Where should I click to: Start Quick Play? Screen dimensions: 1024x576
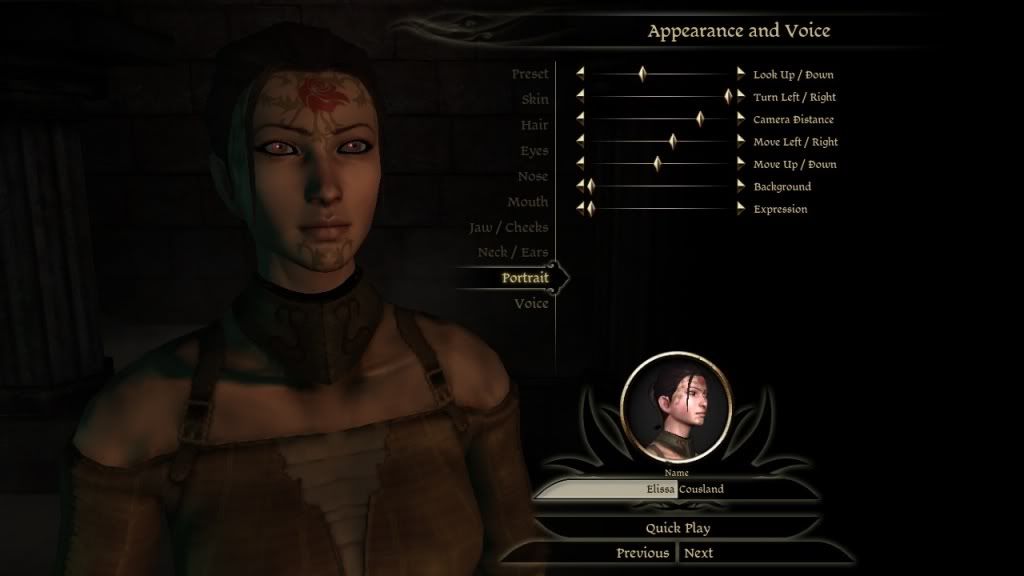tap(677, 528)
